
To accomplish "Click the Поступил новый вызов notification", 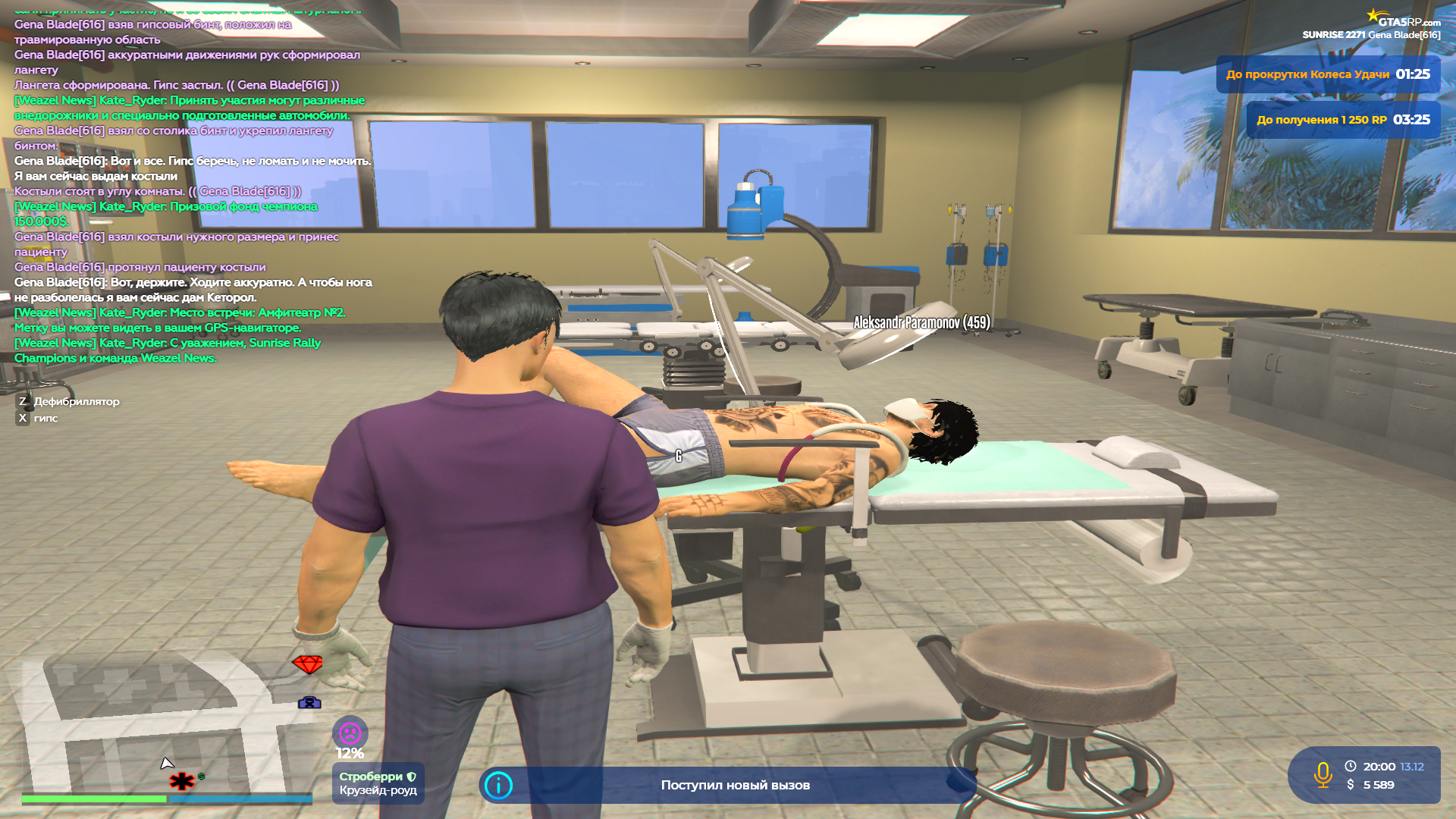I will click(736, 785).
